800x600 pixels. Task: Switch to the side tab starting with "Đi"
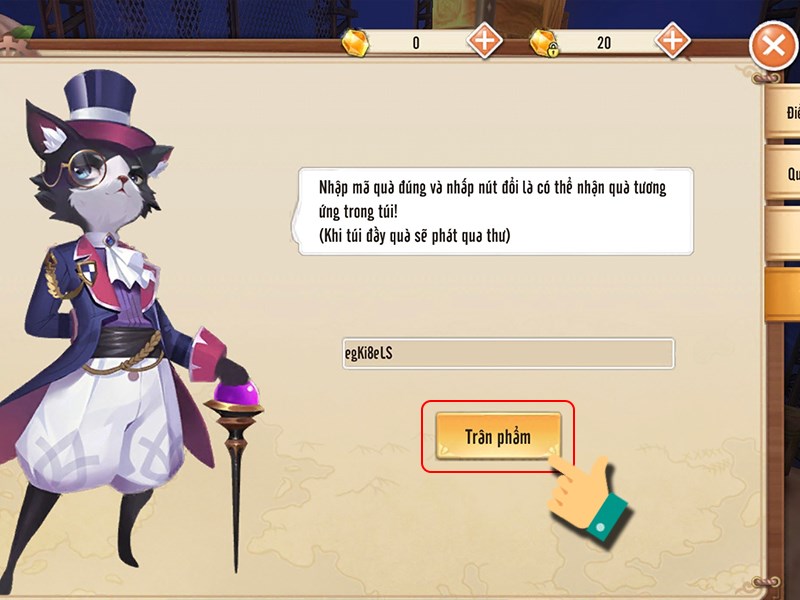pos(784,113)
